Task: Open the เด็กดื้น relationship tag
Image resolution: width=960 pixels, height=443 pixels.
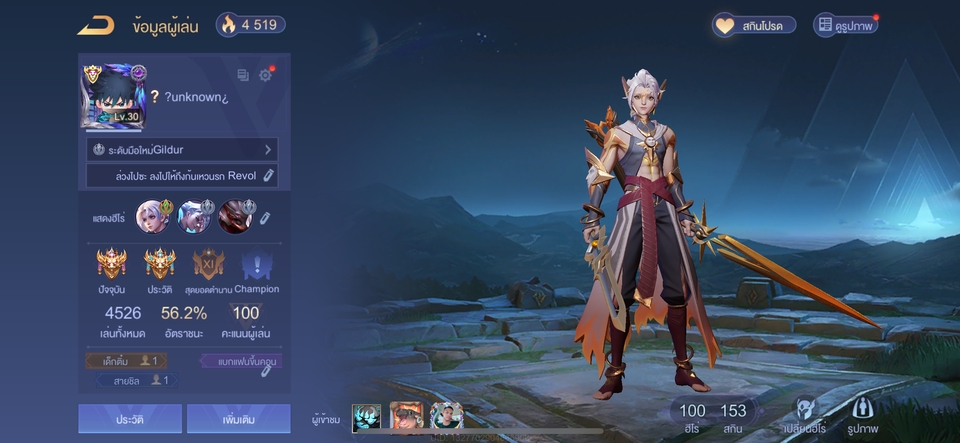Action: click(x=126, y=360)
